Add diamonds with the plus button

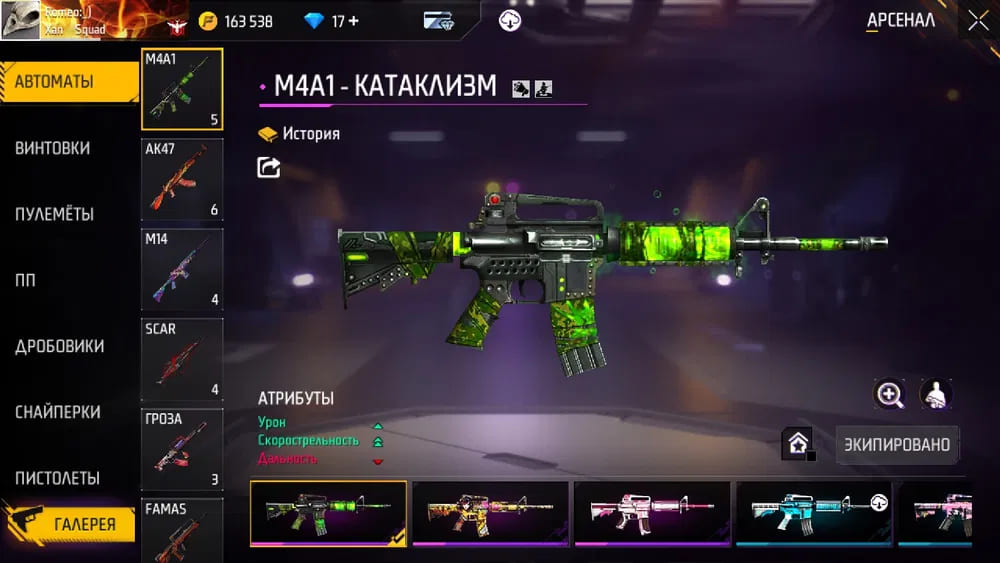(353, 21)
